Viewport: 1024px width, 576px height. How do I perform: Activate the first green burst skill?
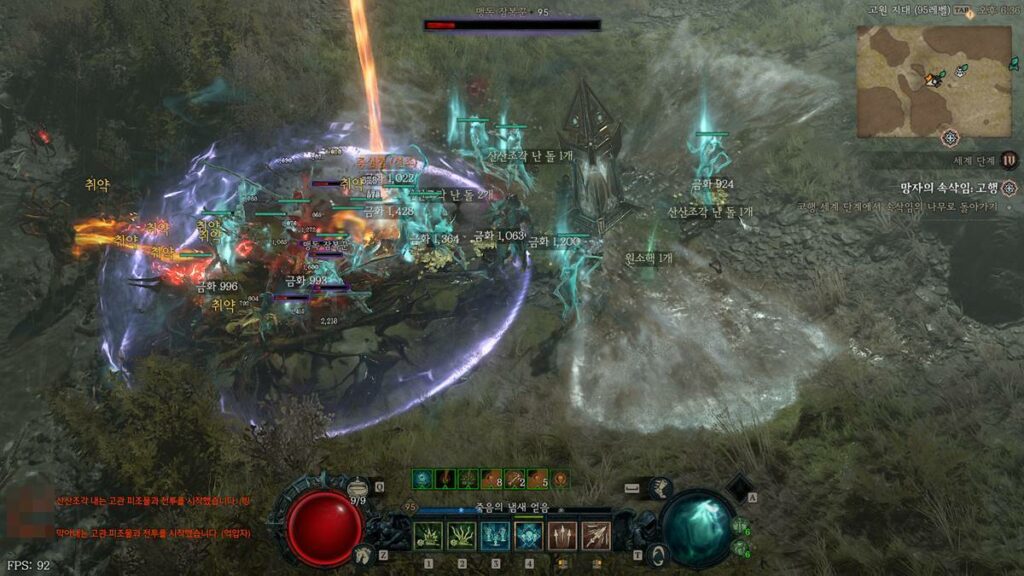pyautogui.click(x=428, y=536)
